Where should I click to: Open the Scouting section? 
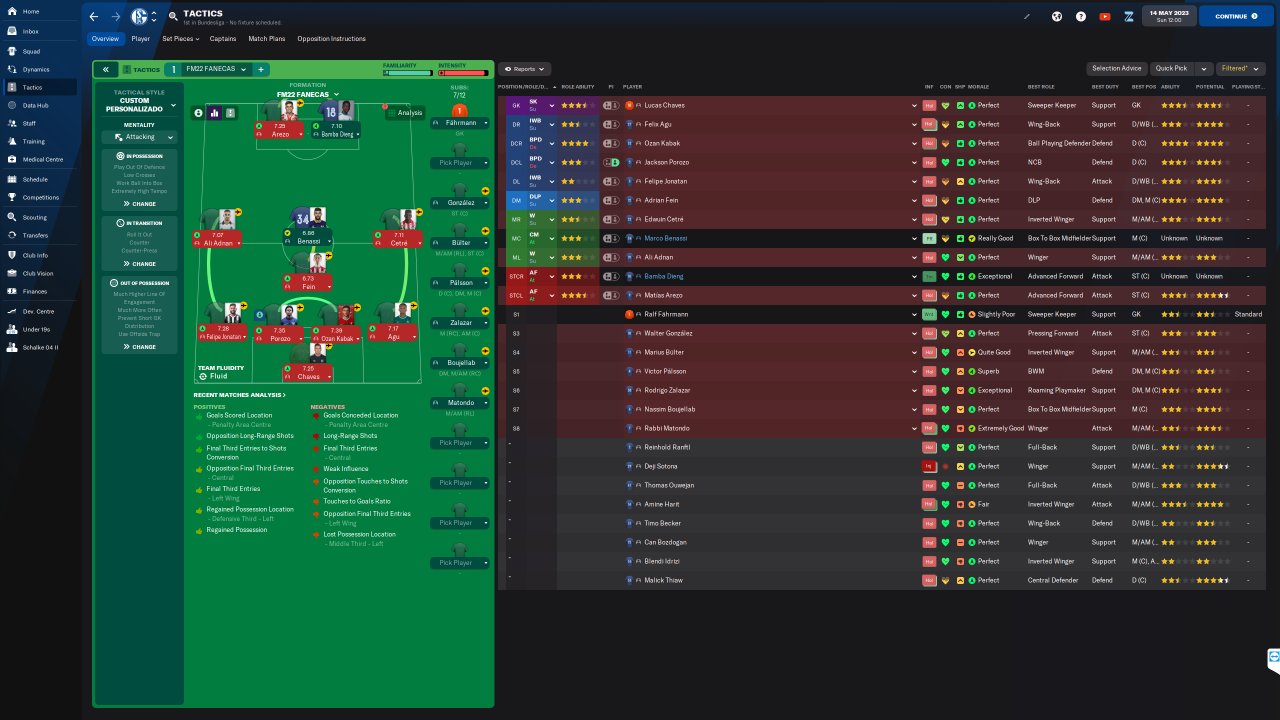point(34,217)
